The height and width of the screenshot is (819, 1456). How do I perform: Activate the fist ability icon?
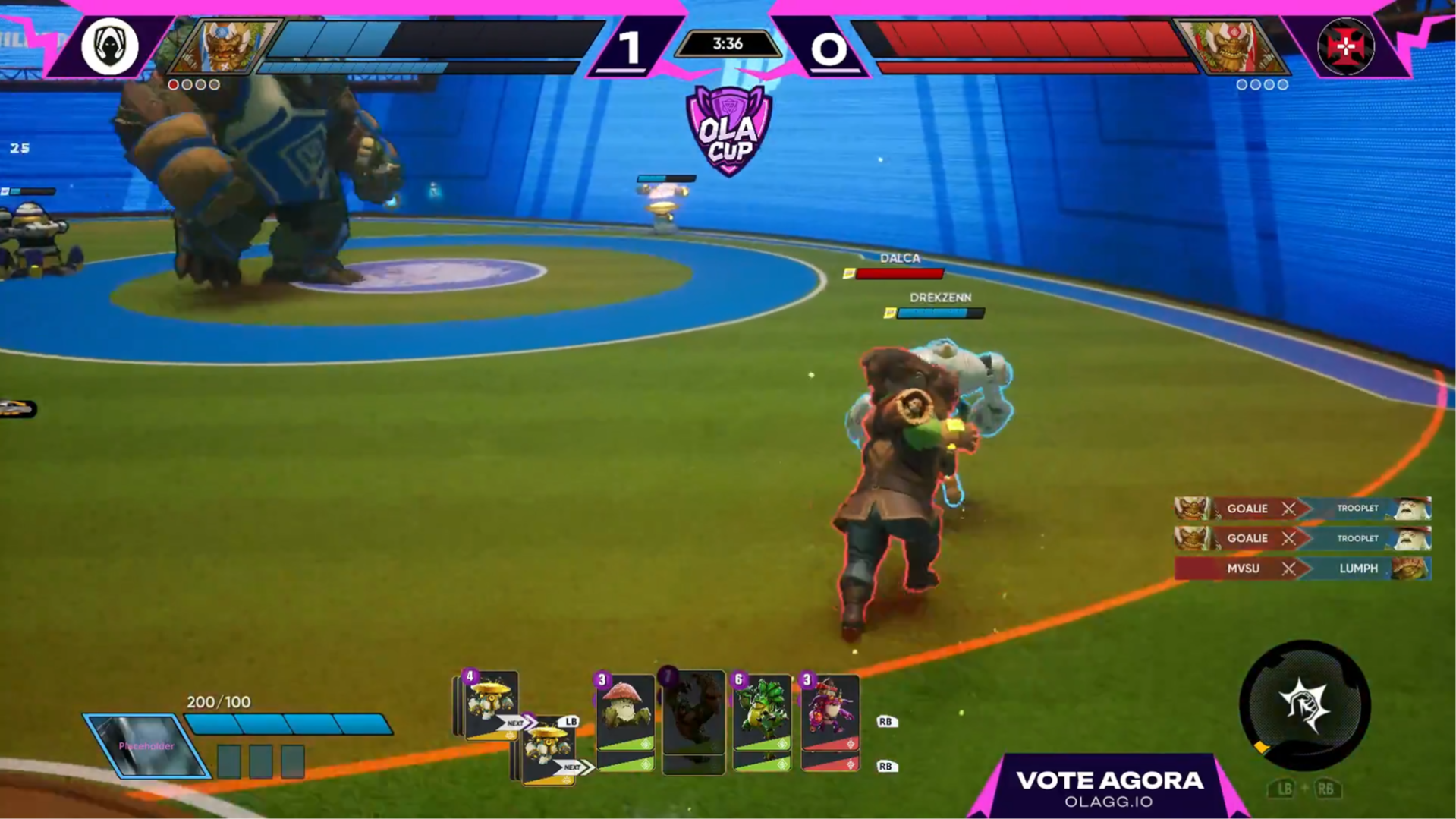coord(1304,705)
